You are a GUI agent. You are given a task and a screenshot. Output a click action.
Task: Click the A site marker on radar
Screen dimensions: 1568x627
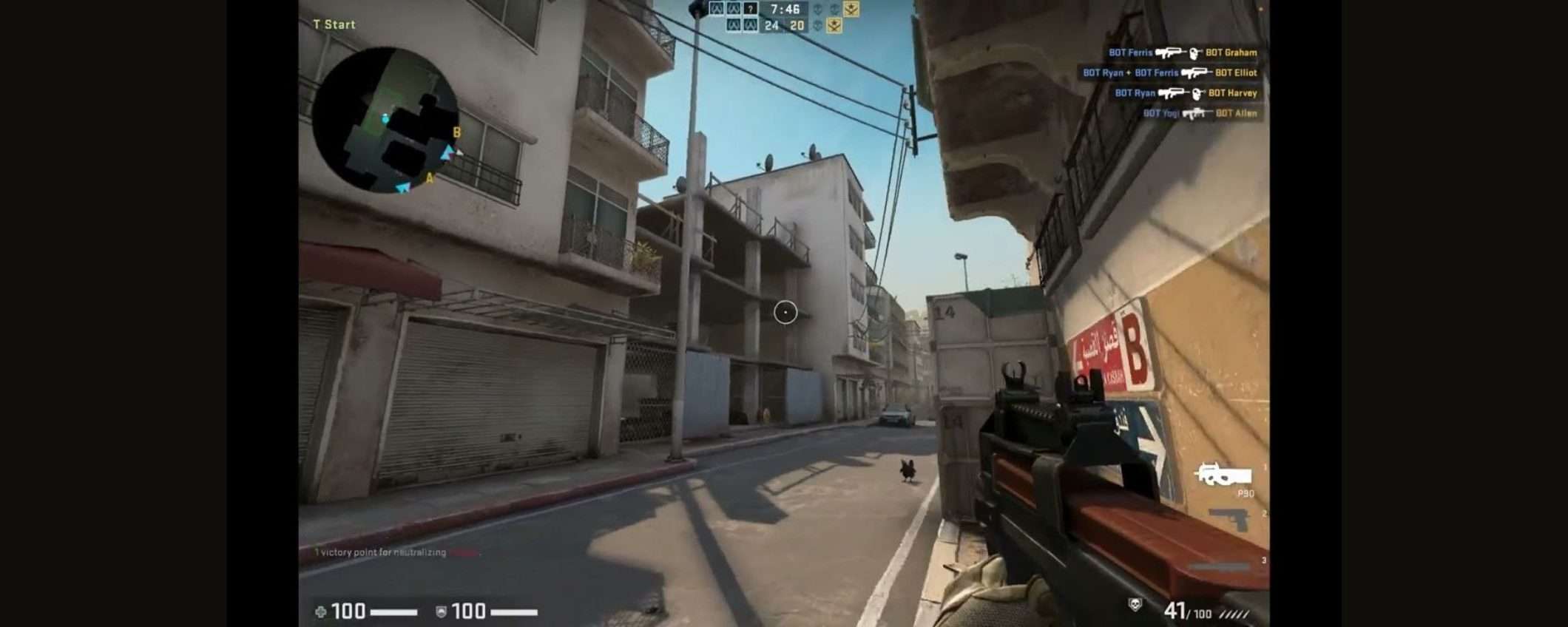tap(429, 178)
